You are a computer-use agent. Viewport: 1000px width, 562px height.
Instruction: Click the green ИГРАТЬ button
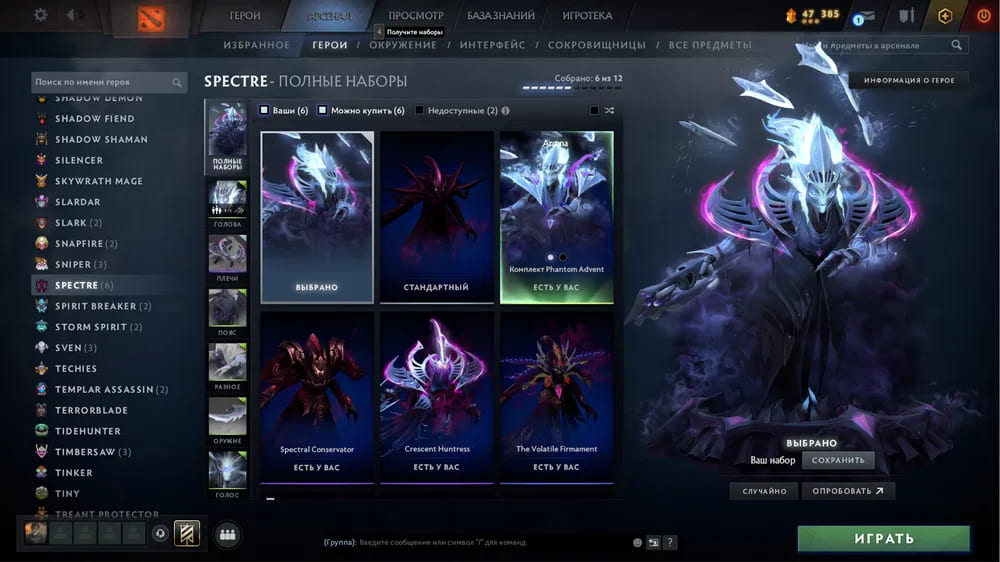tap(883, 539)
